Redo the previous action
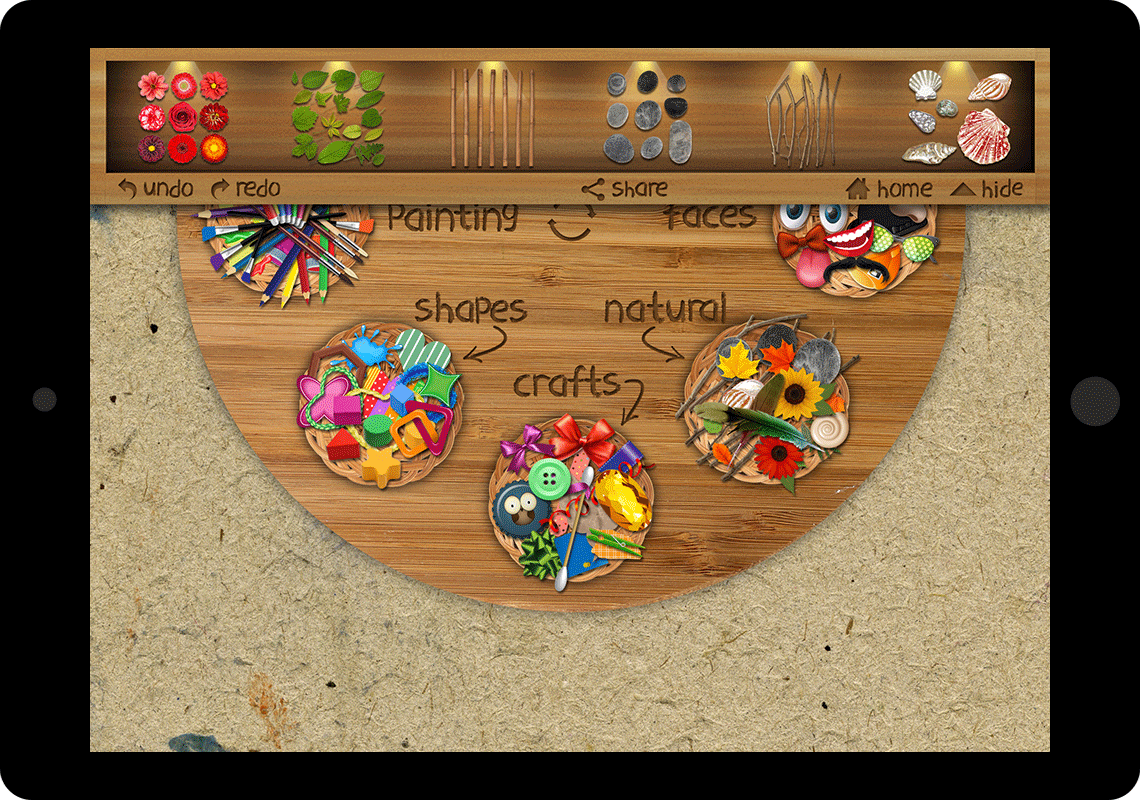This screenshot has height=800, width=1140. (245, 188)
